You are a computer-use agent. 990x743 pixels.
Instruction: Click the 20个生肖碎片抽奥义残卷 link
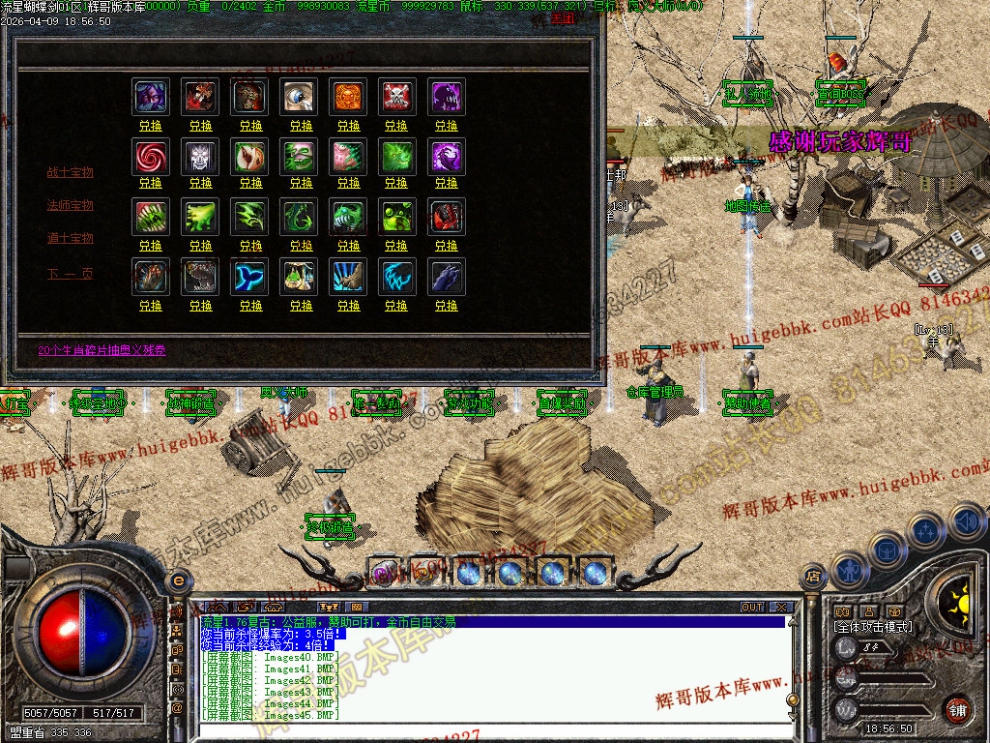pos(102,350)
